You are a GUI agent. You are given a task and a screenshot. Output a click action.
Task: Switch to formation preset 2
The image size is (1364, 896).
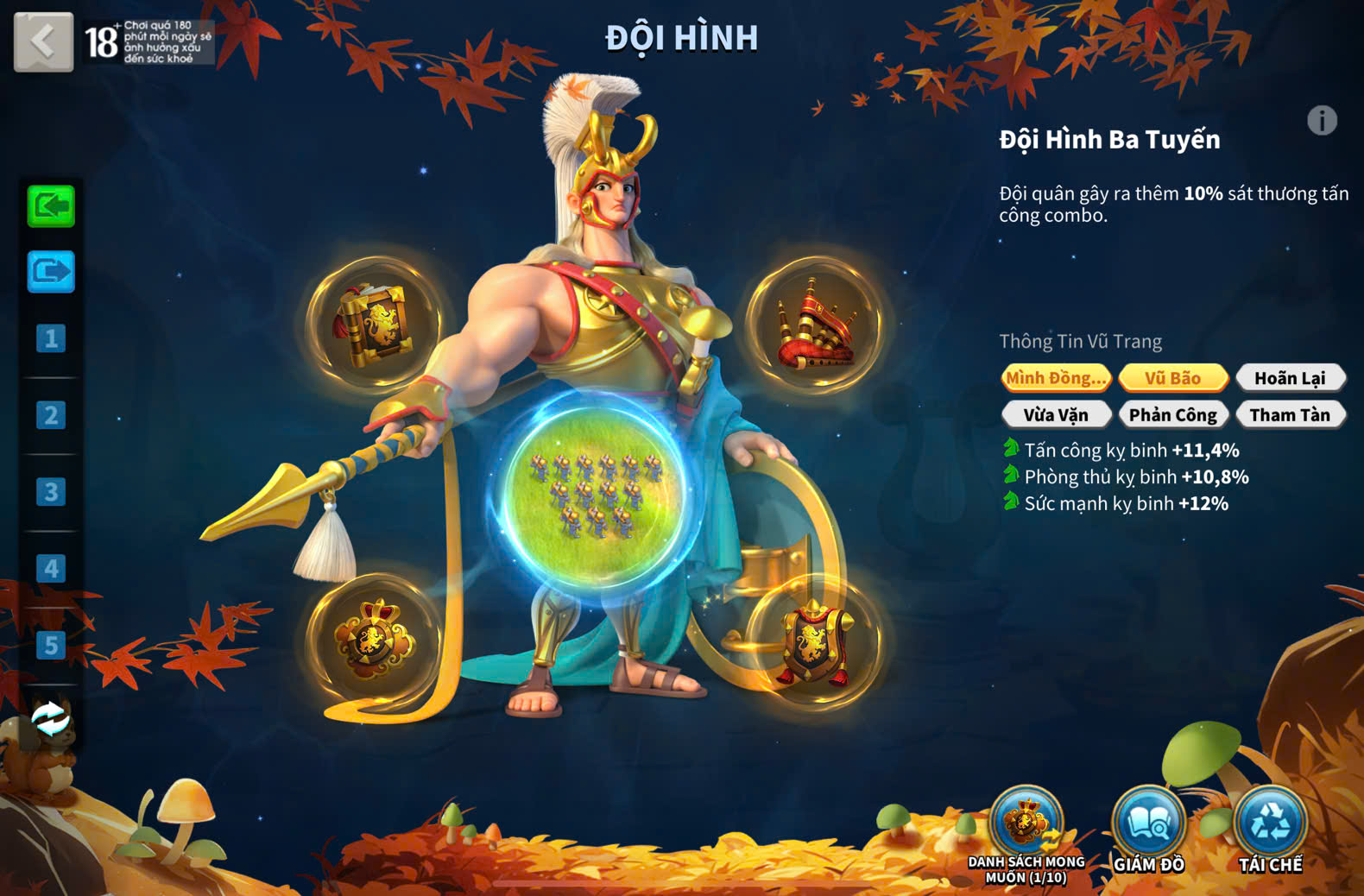[x=51, y=415]
